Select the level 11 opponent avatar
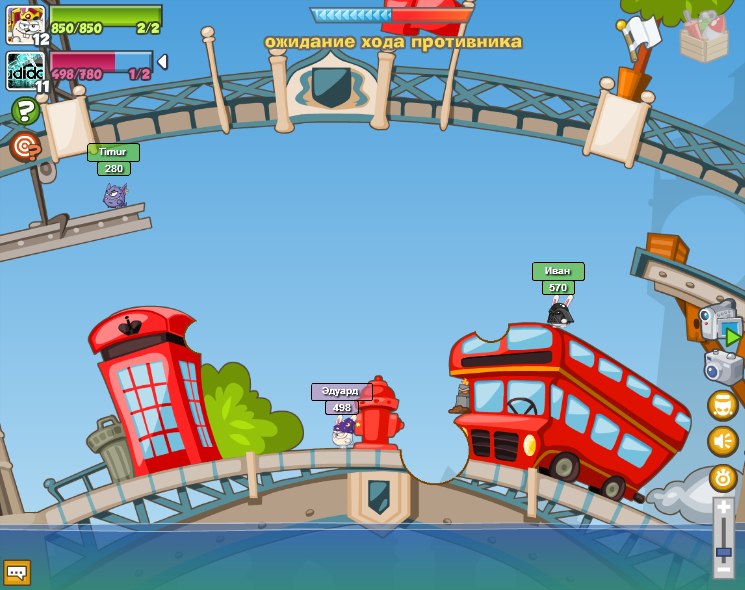The image size is (745, 590). (24, 71)
